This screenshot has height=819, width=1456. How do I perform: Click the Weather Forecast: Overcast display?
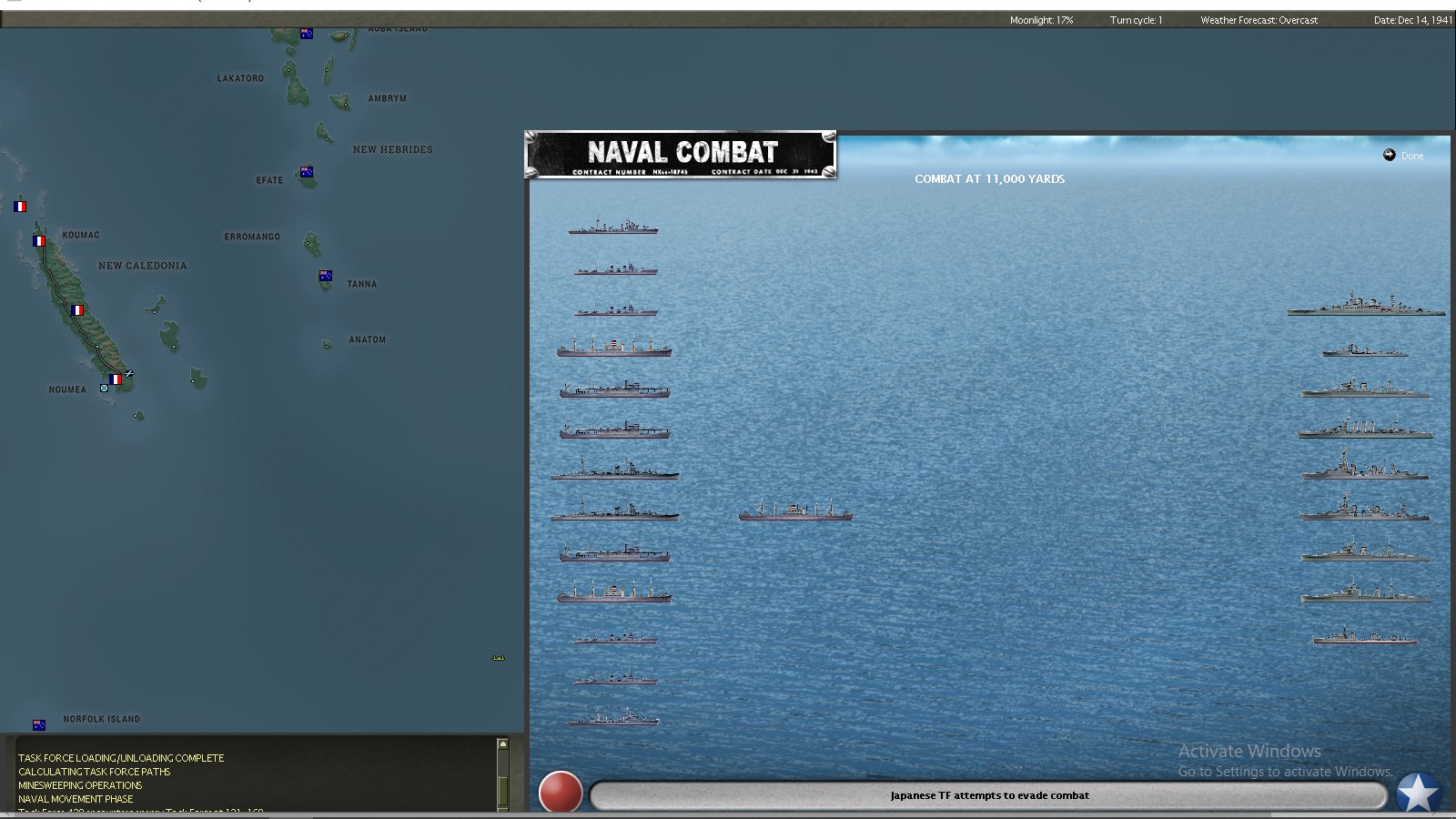pyautogui.click(x=1259, y=19)
